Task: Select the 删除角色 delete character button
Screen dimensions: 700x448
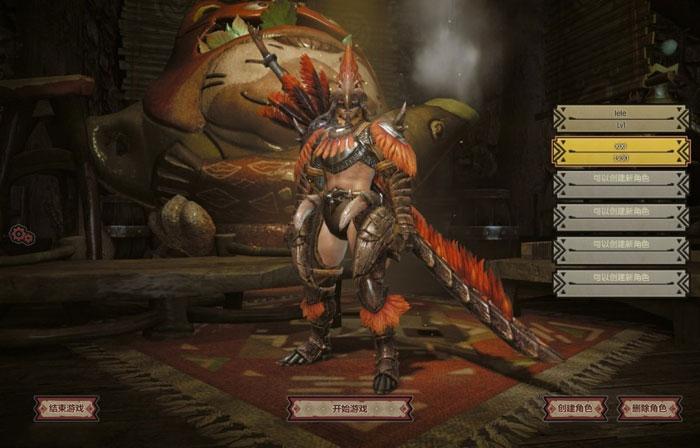Action: pyautogui.click(x=649, y=408)
